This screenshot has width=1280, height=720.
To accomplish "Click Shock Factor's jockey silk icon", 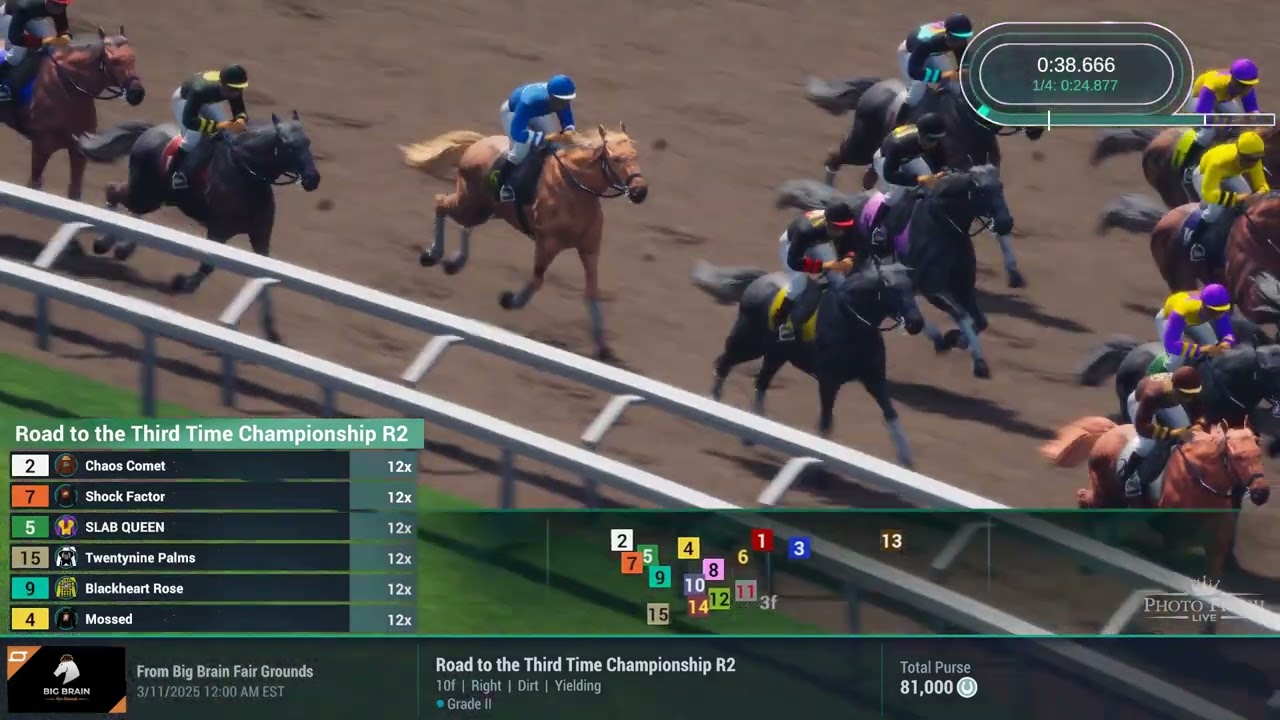I will coord(65,496).
